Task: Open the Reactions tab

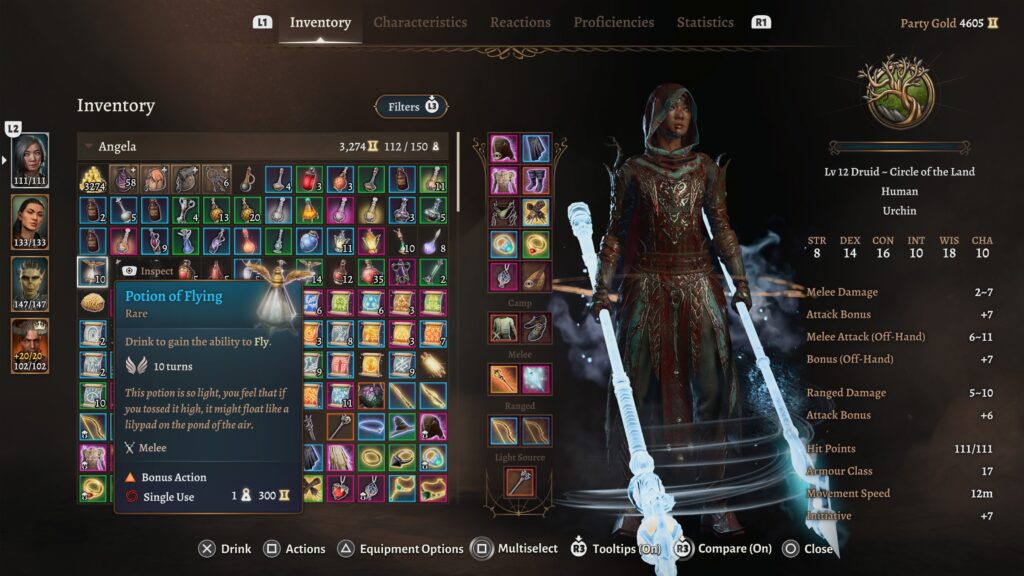Action: coord(520,22)
